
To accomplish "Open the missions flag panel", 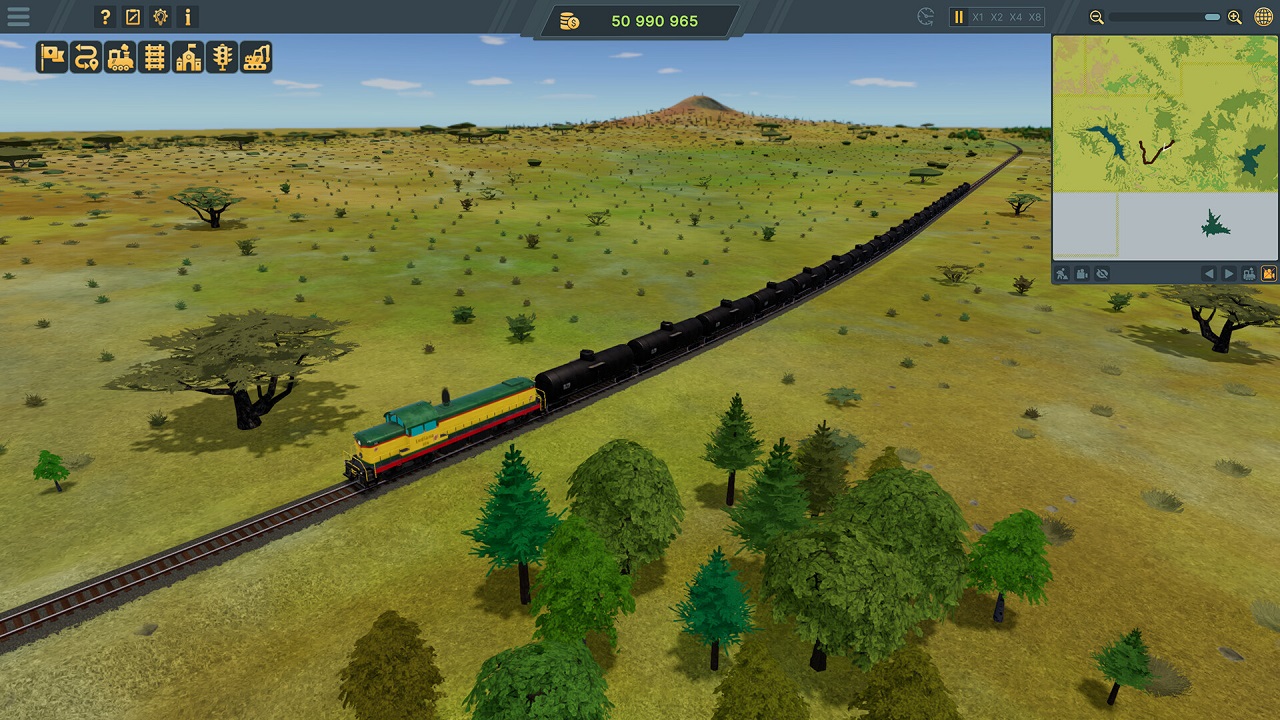I will 51,58.
